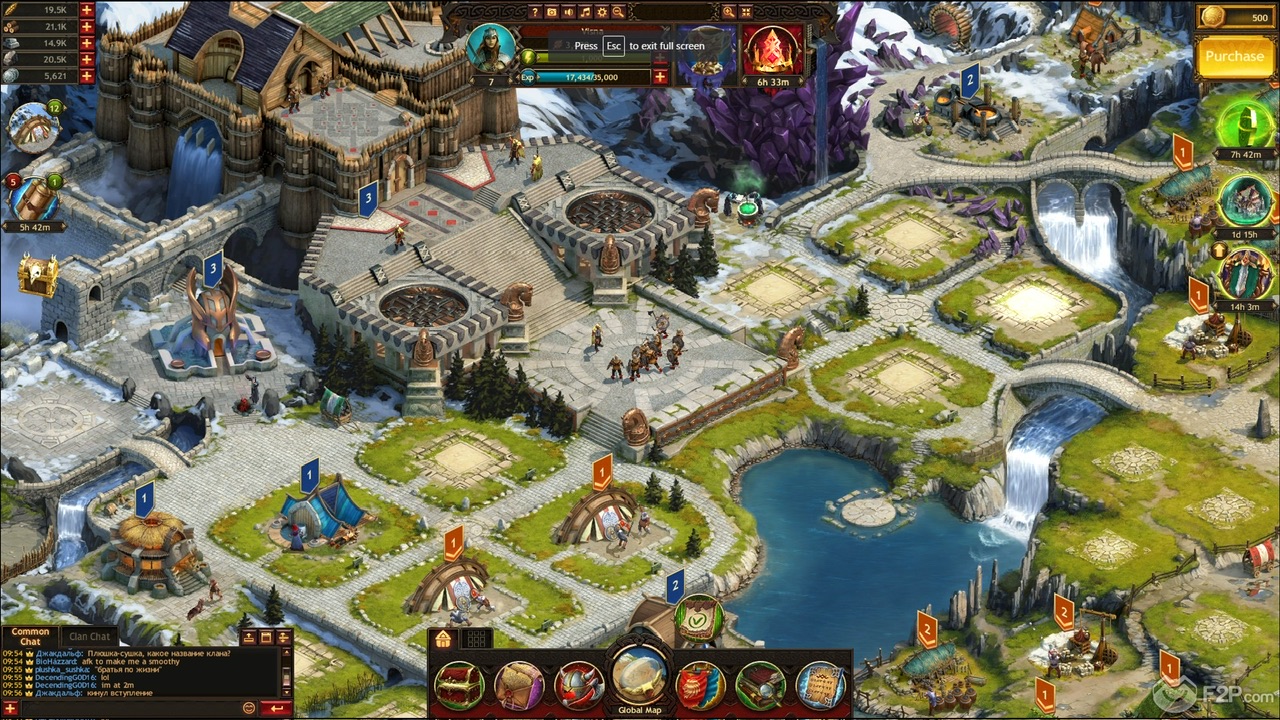This screenshot has width=1280, height=720.
Task: Switch to the Clan Chat tab
Action: pyautogui.click(x=90, y=636)
